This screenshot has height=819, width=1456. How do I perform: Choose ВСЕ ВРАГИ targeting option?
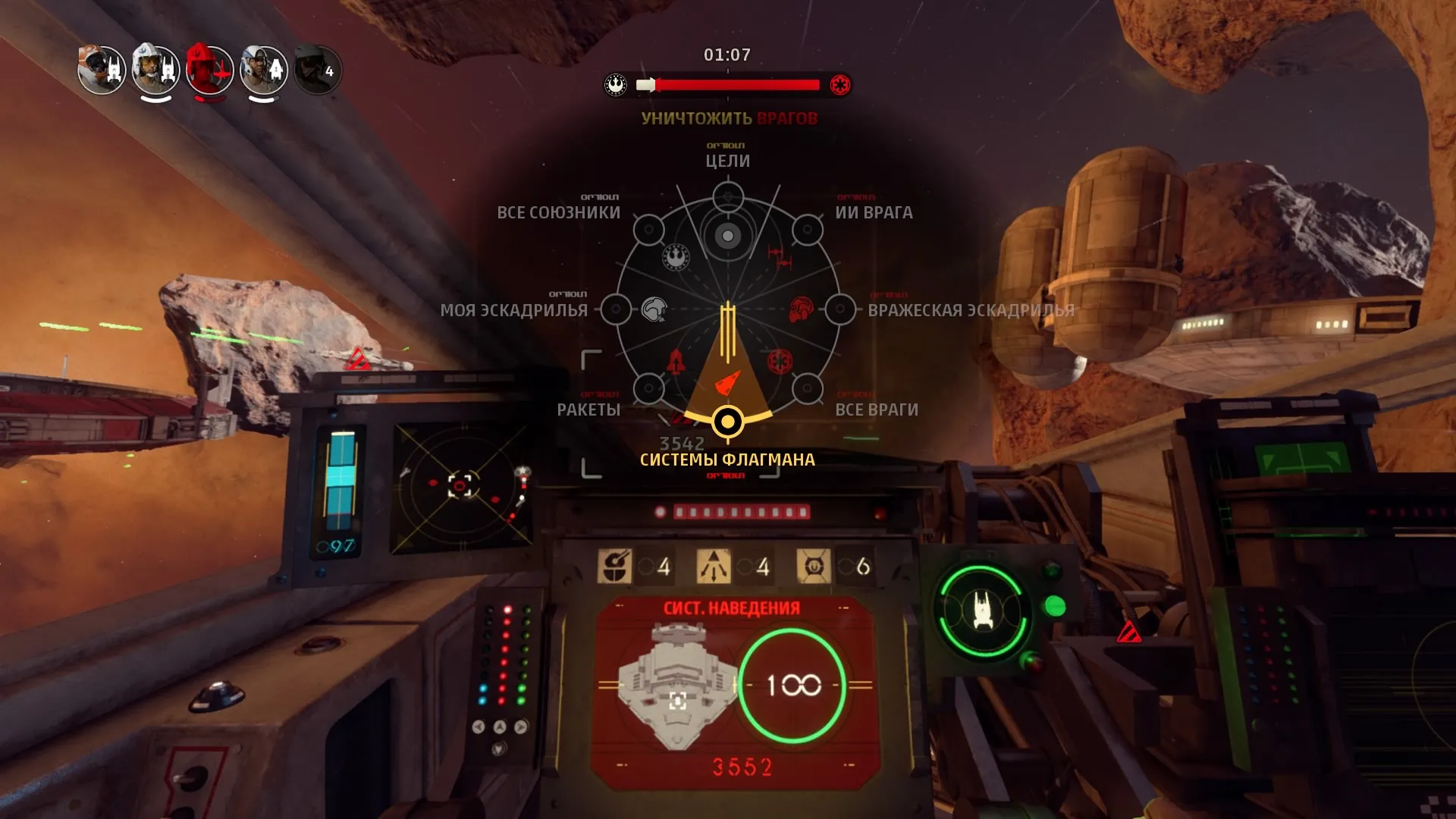(807, 389)
